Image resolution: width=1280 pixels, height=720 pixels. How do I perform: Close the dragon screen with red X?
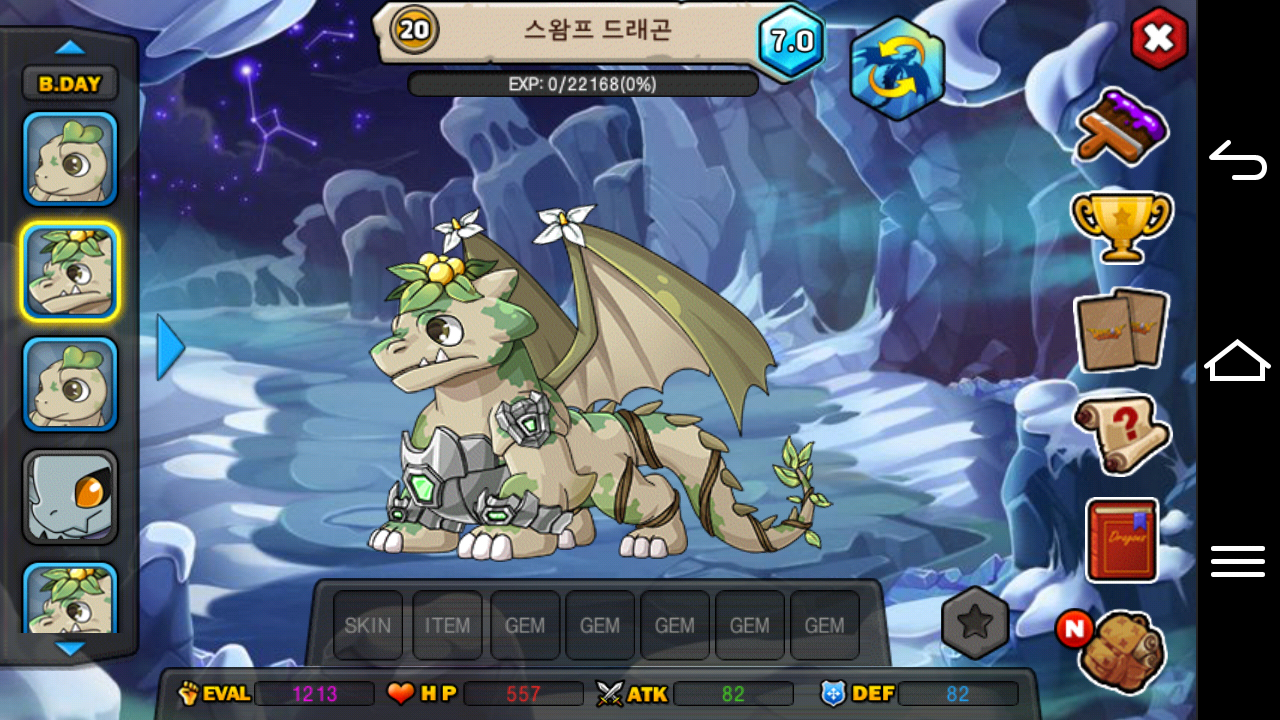pos(1158,39)
